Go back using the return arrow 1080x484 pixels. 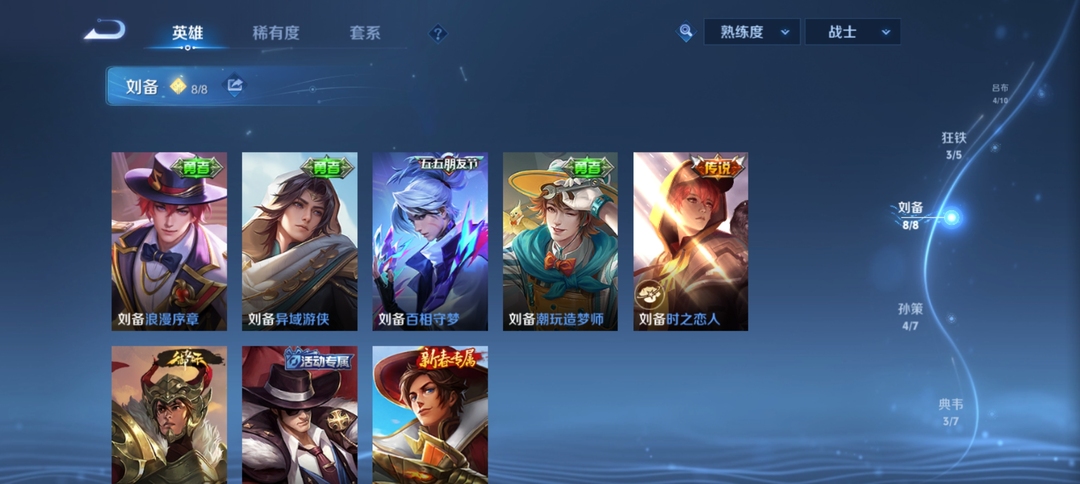click(x=104, y=31)
